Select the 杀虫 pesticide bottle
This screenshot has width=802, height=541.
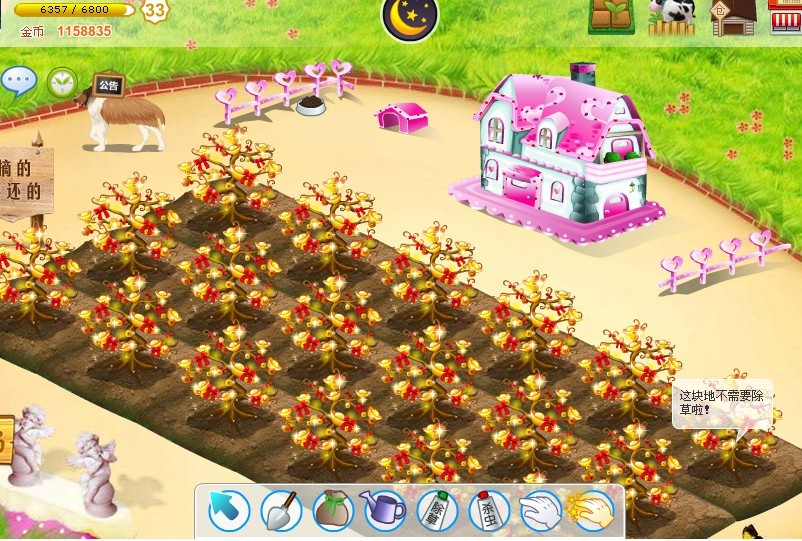[x=489, y=511]
